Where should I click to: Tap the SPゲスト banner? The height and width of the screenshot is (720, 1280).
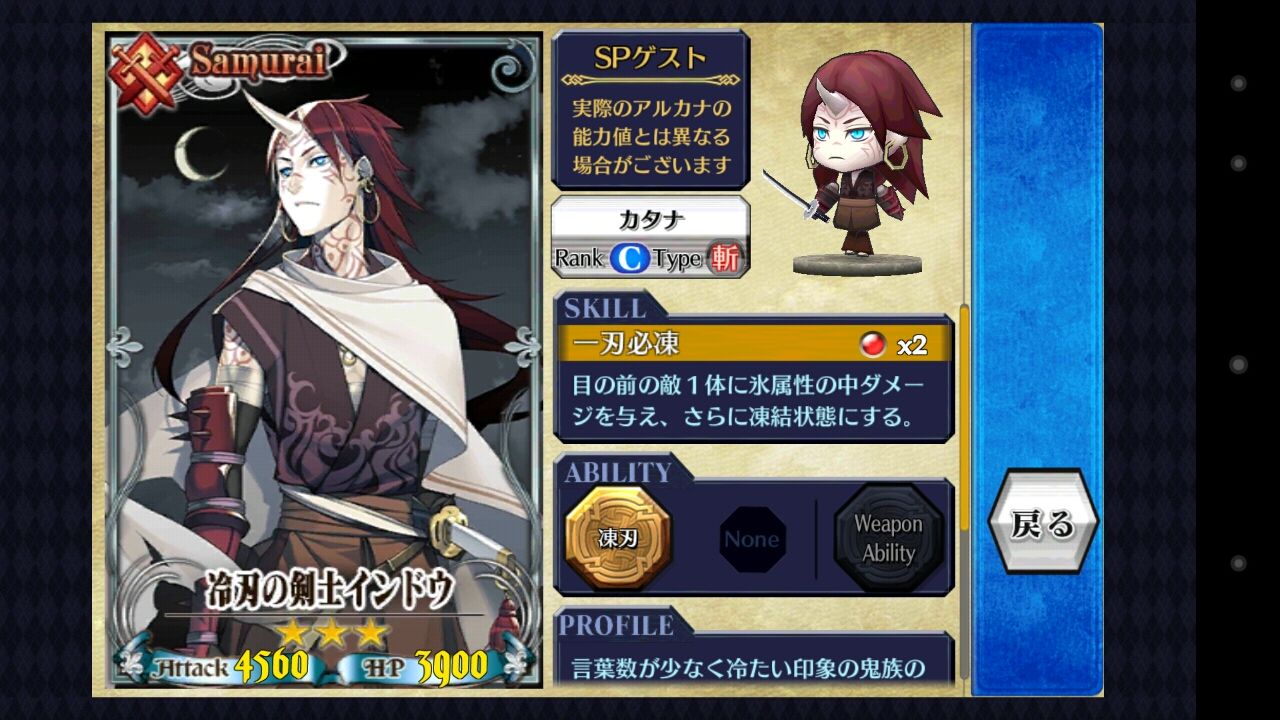coord(650,58)
